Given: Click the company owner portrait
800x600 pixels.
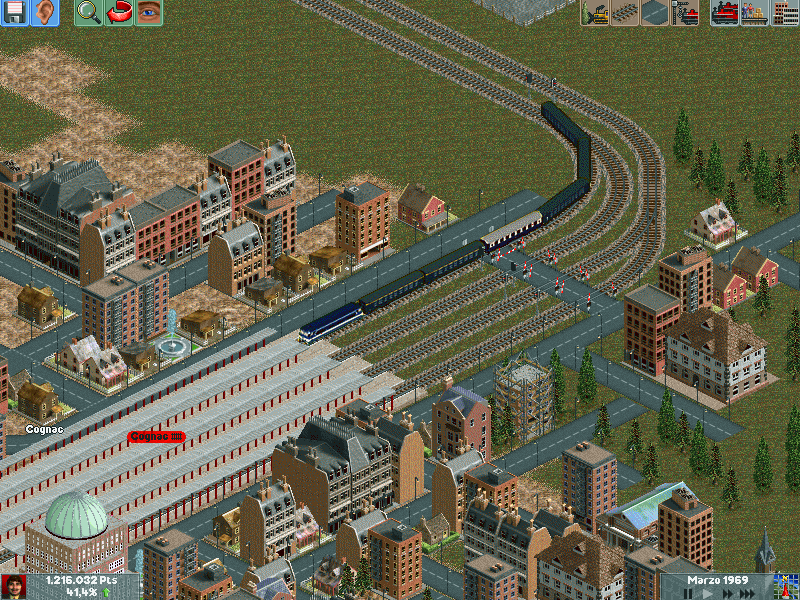Looking at the screenshot, I should (x=13, y=586).
